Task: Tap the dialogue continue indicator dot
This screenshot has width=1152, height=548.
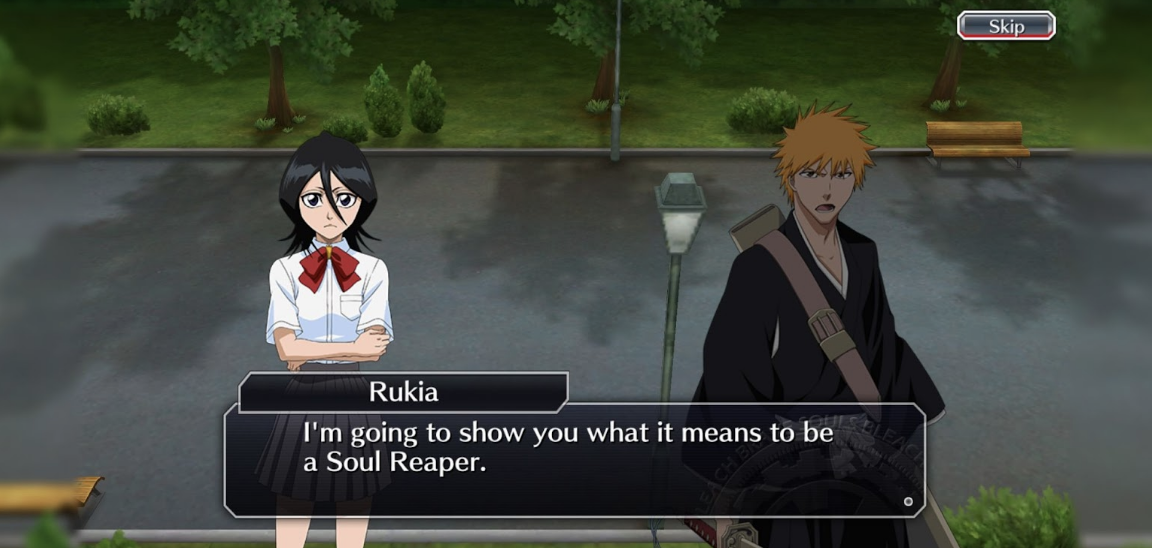Action: point(908,501)
